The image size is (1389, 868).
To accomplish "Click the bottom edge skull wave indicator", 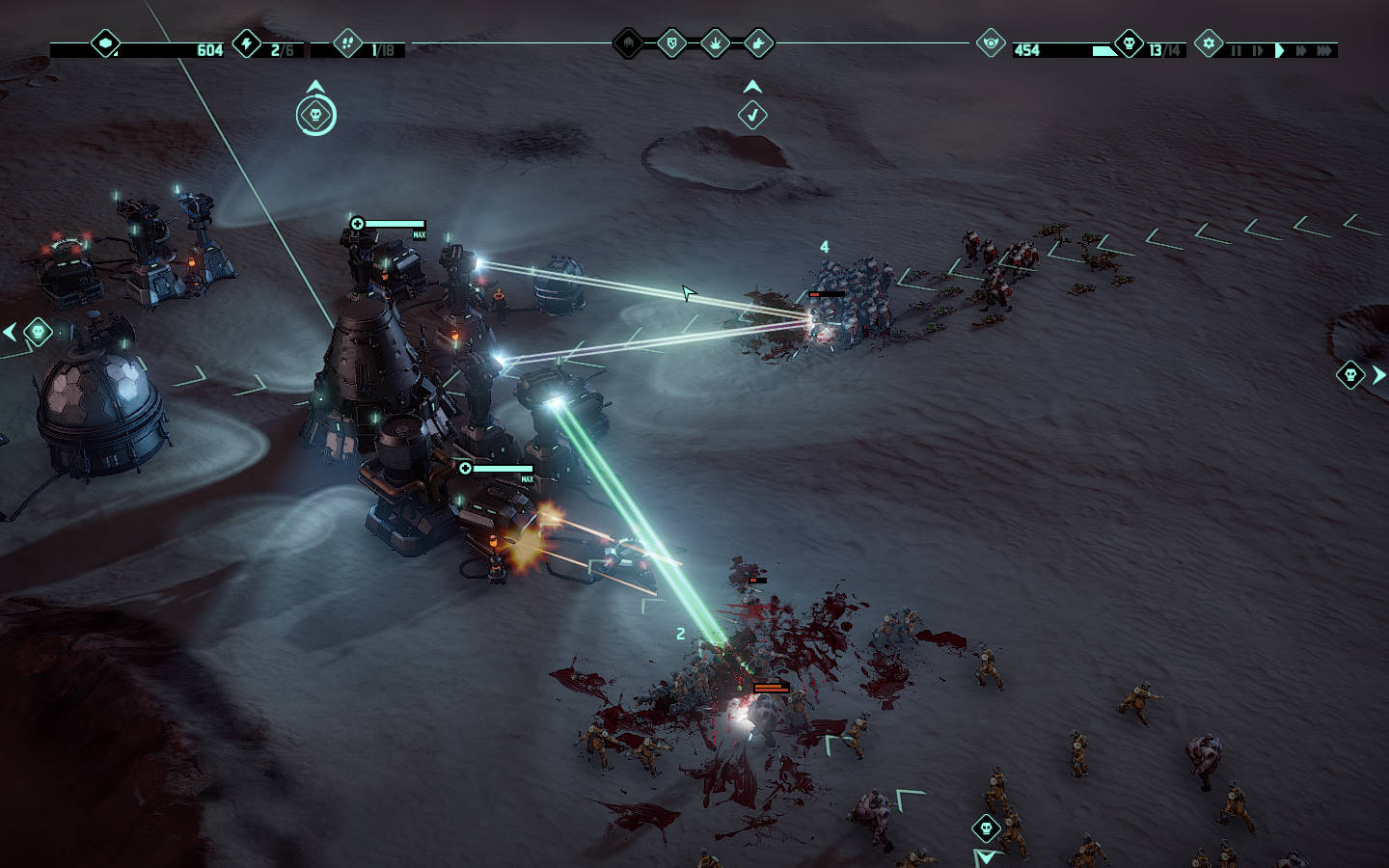I will pyautogui.click(x=986, y=827).
